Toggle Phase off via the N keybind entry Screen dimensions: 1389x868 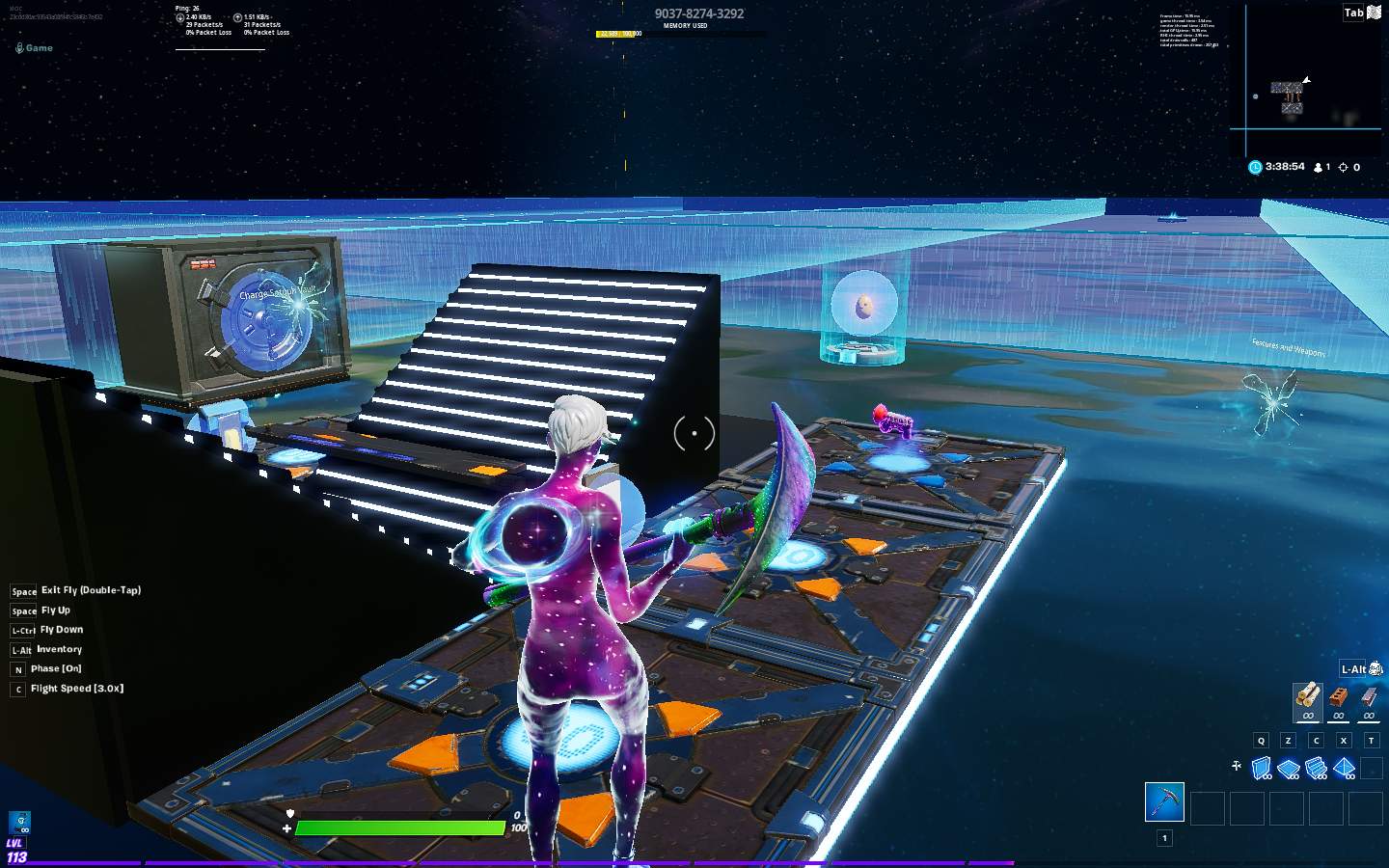[x=54, y=668]
